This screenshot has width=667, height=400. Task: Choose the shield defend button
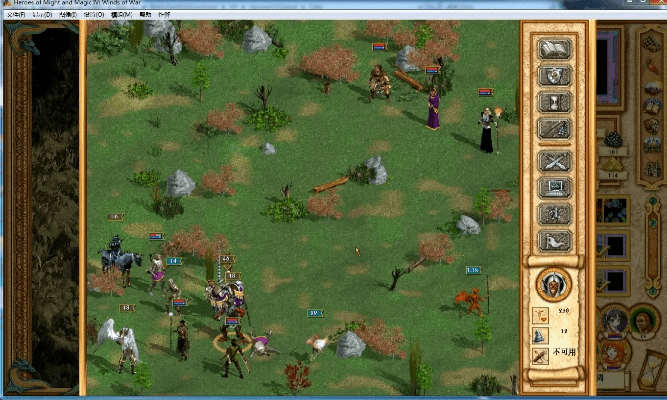coord(554,75)
